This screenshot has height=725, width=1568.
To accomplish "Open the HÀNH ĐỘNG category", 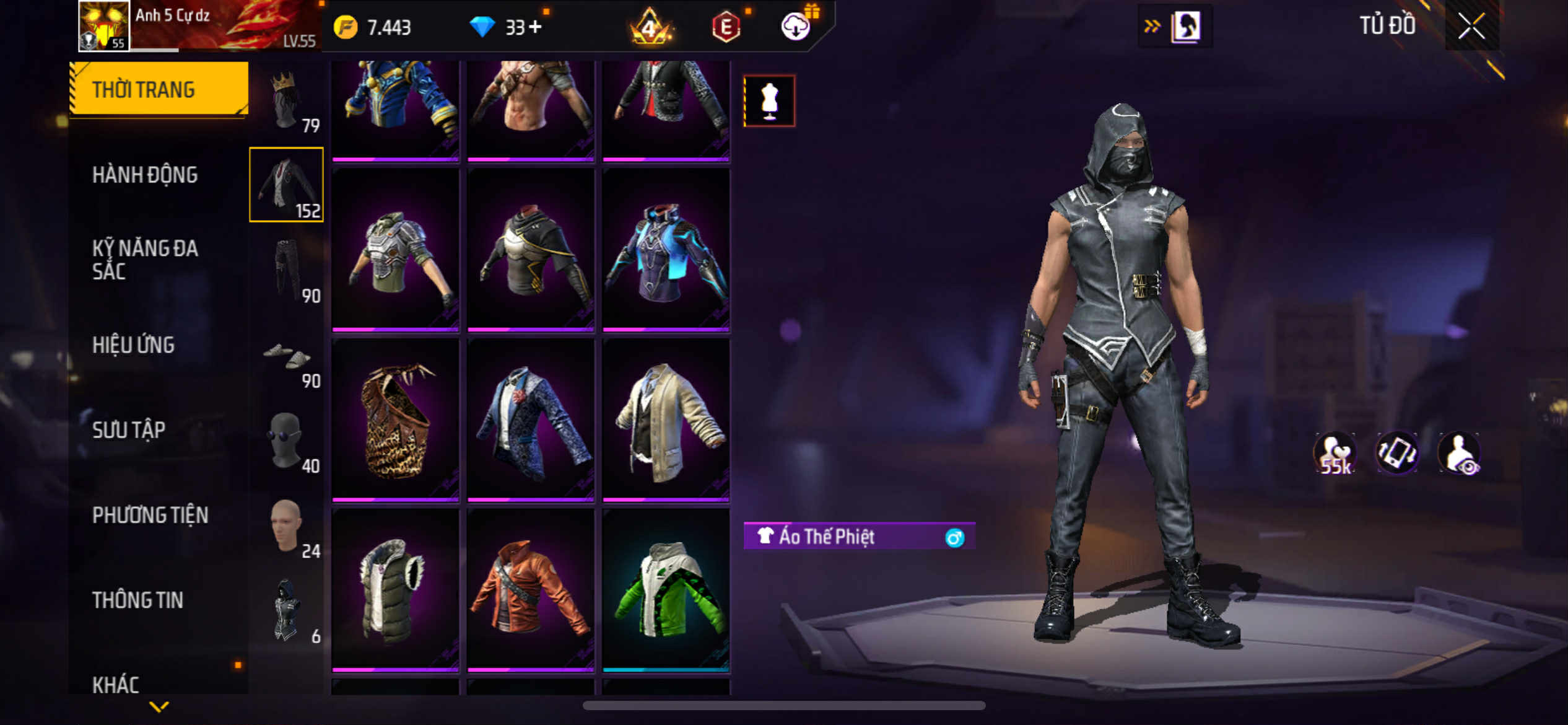I will [145, 175].
